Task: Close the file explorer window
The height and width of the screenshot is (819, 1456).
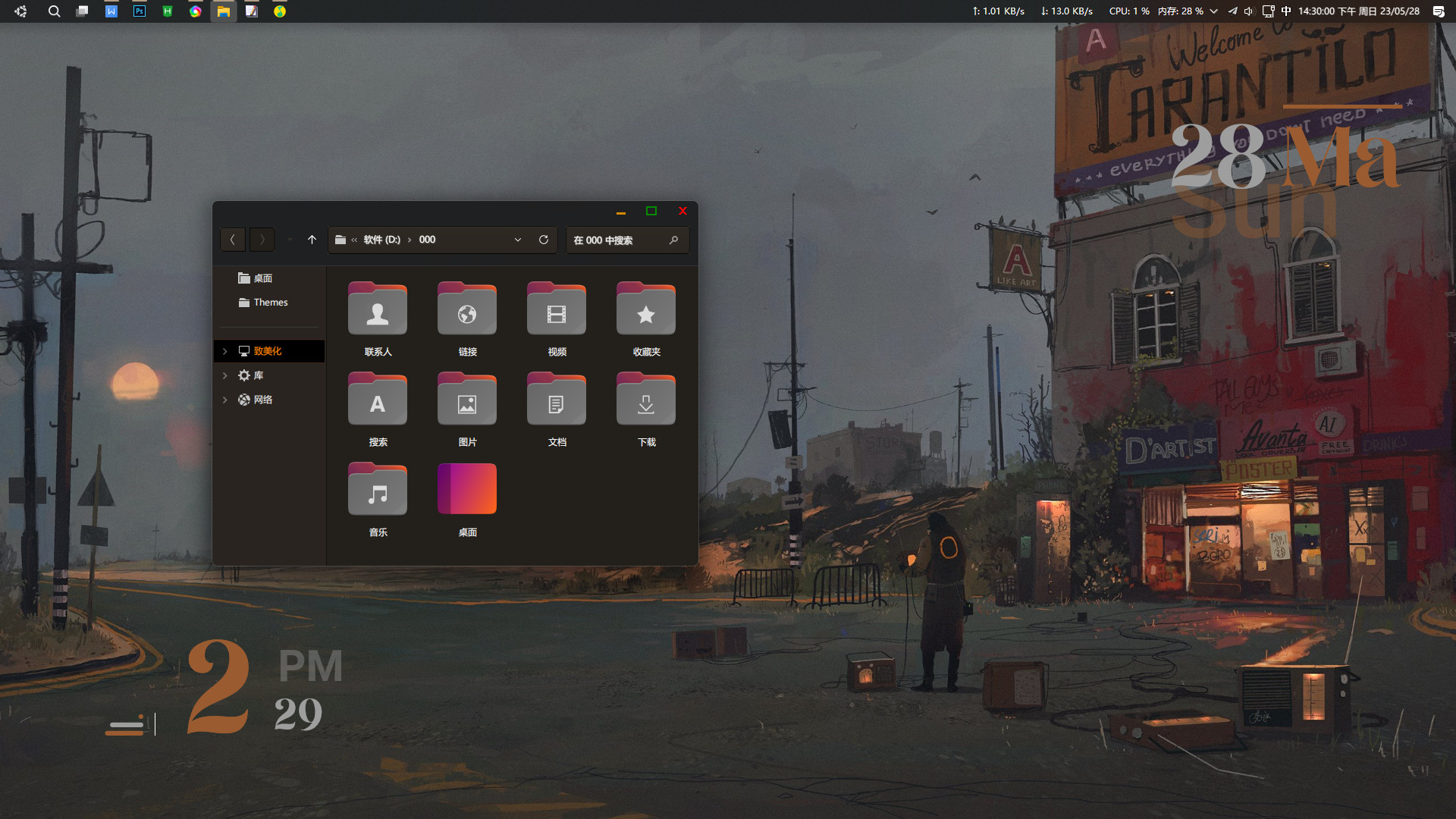Action: pyautogui.click(x=682, y=211)
